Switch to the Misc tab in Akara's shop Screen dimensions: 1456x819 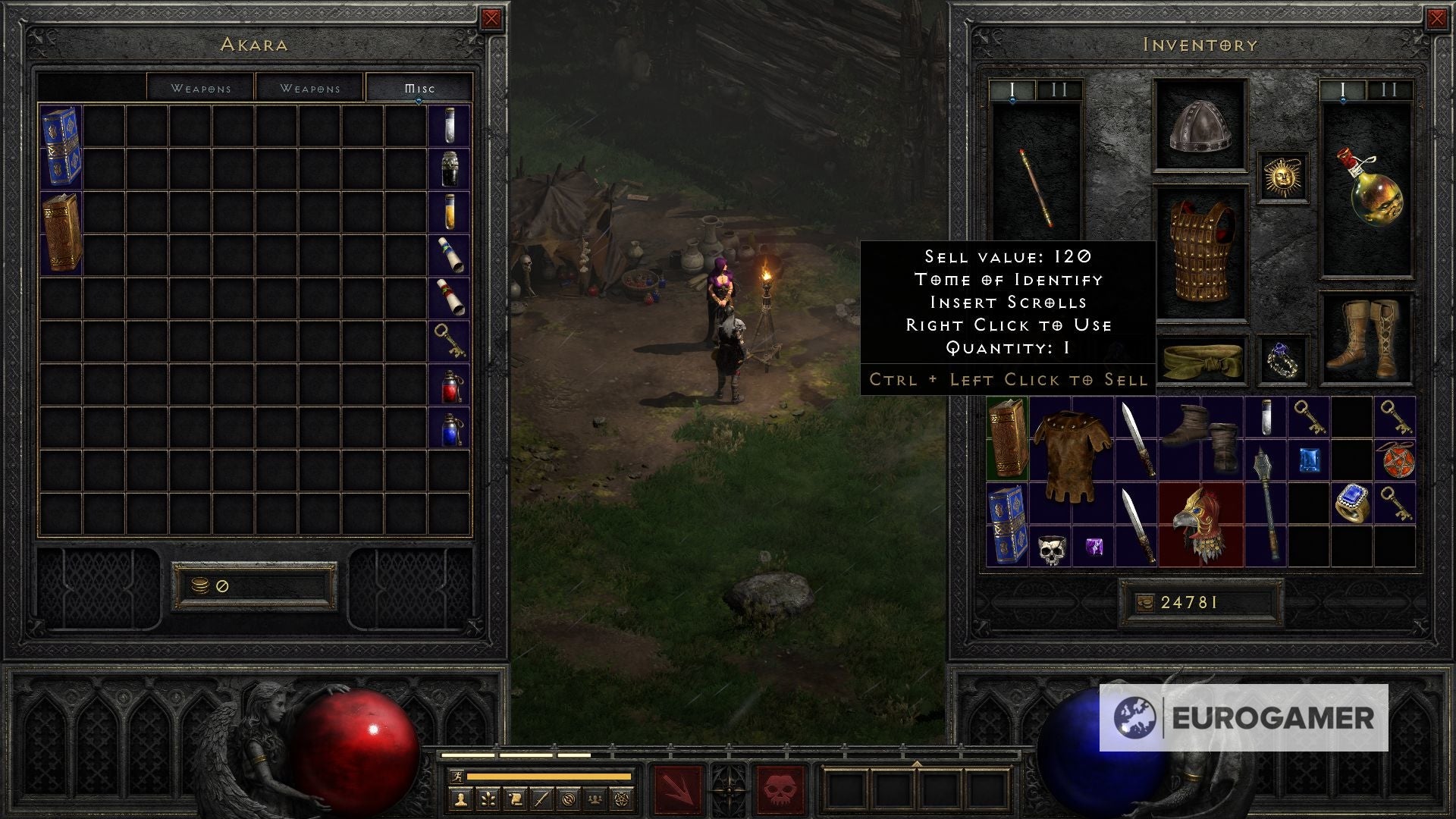point(420,87)
